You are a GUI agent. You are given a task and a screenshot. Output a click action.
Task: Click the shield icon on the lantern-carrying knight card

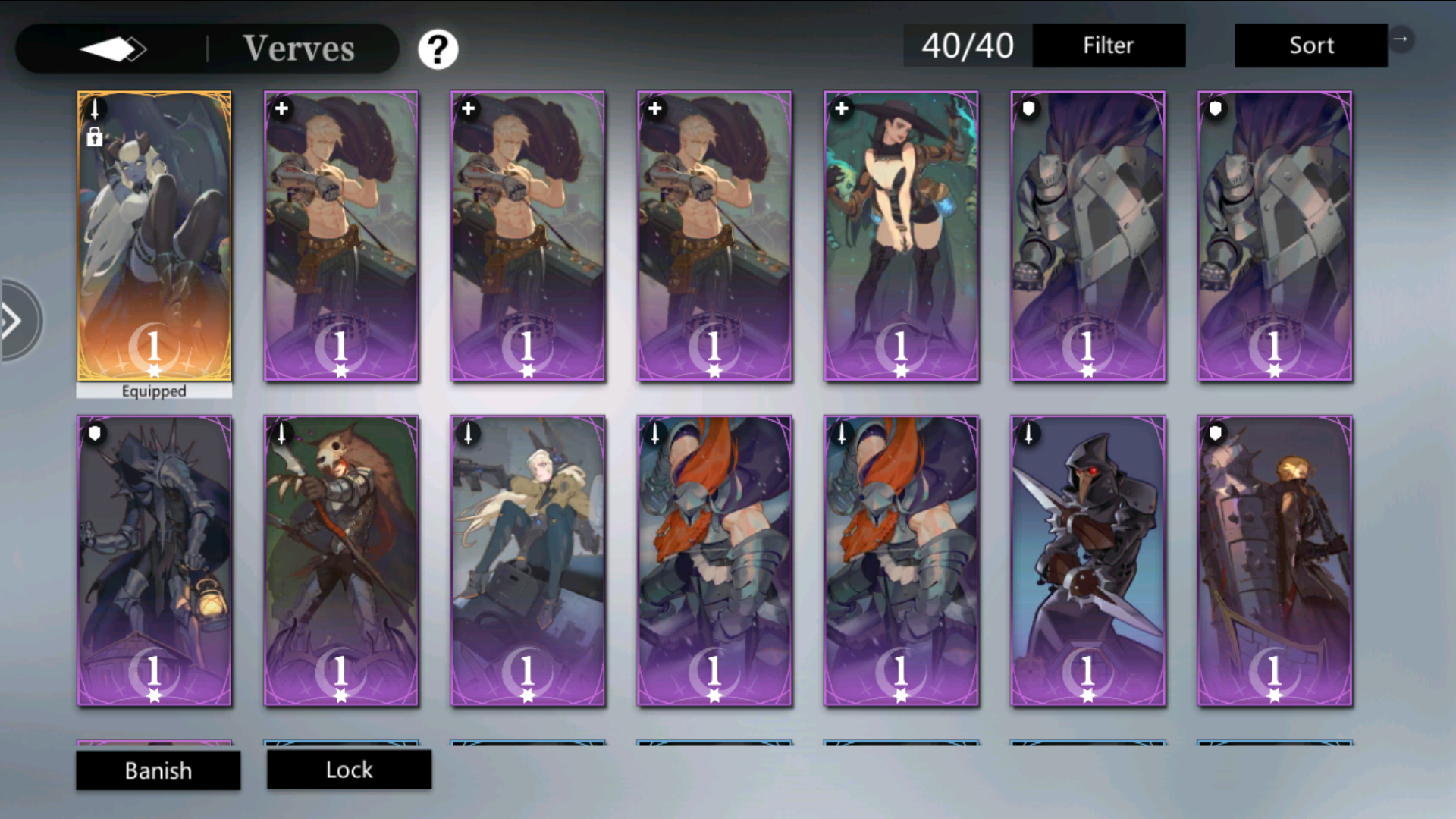coord(94,433)
